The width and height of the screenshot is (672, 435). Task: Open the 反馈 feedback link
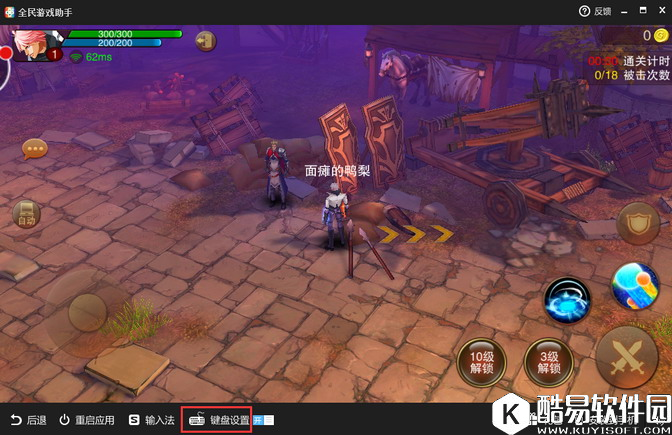coord(594,11)
